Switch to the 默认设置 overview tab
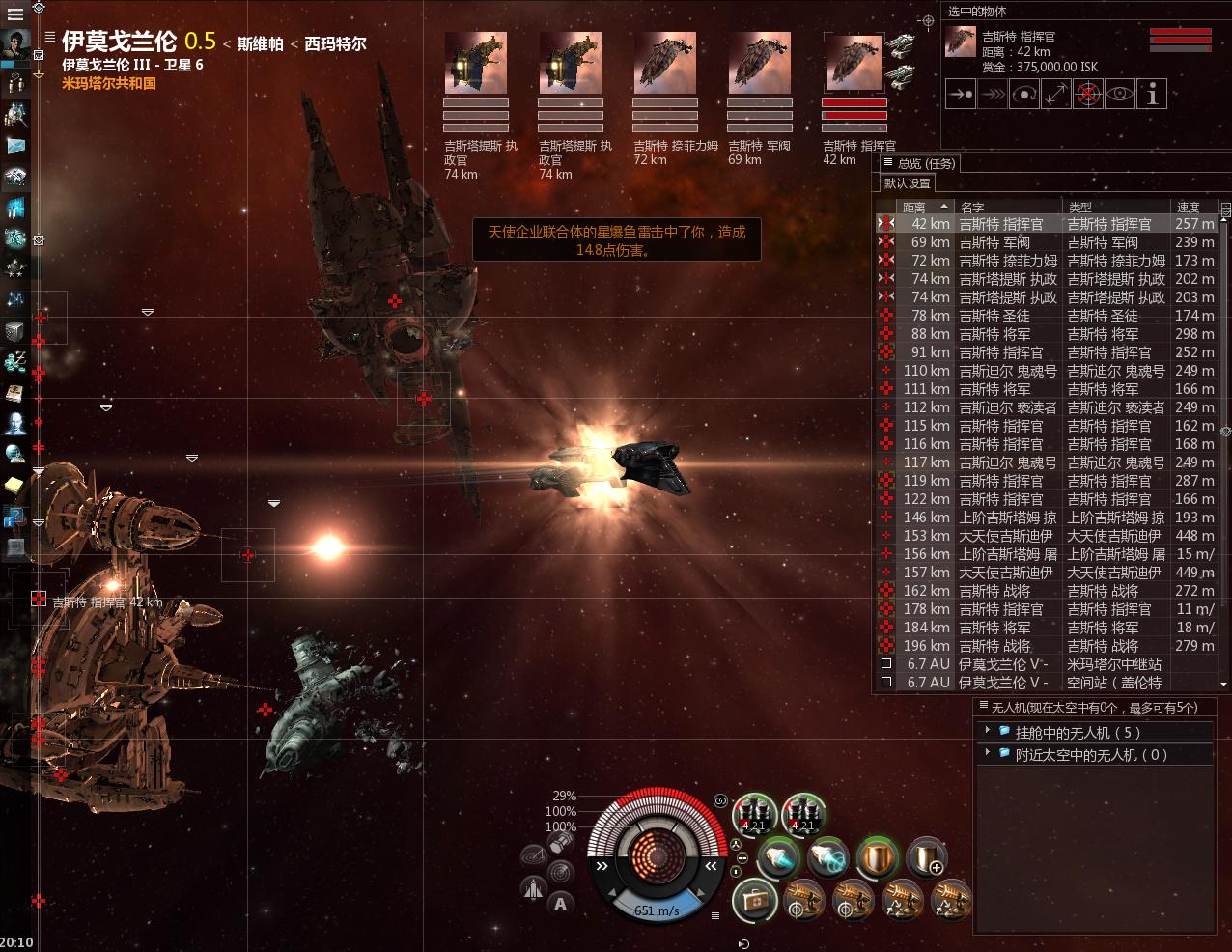Screen dimensions: 1232x952 click(908, 183)
